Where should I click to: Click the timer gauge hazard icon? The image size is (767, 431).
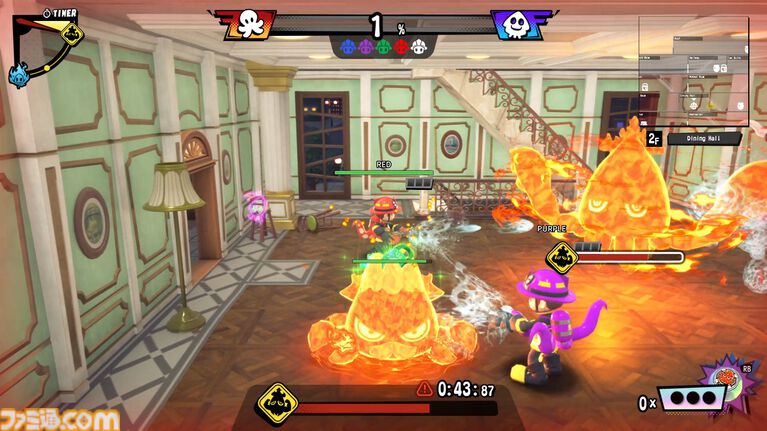(x=71, y=36)
